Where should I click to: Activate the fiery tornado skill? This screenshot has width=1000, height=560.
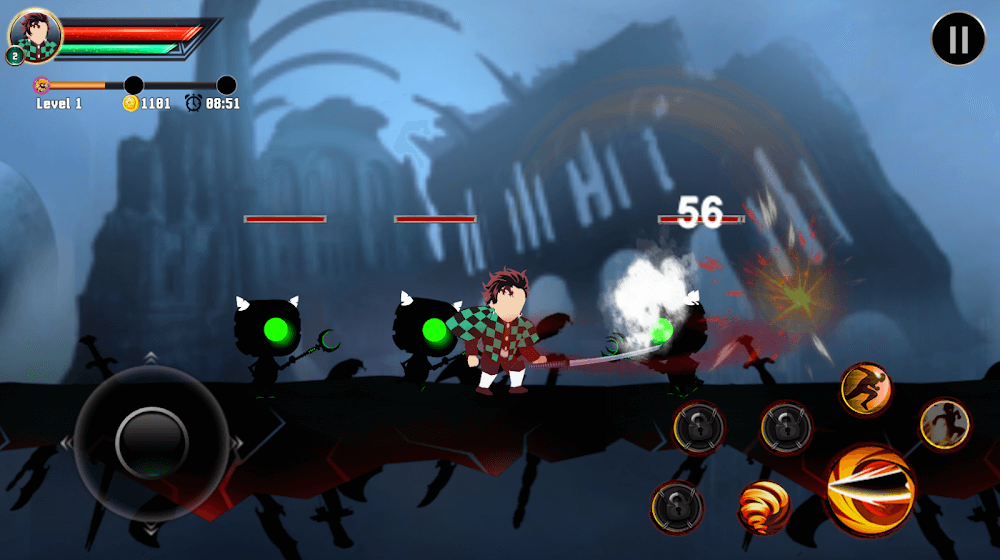point(764,507)
